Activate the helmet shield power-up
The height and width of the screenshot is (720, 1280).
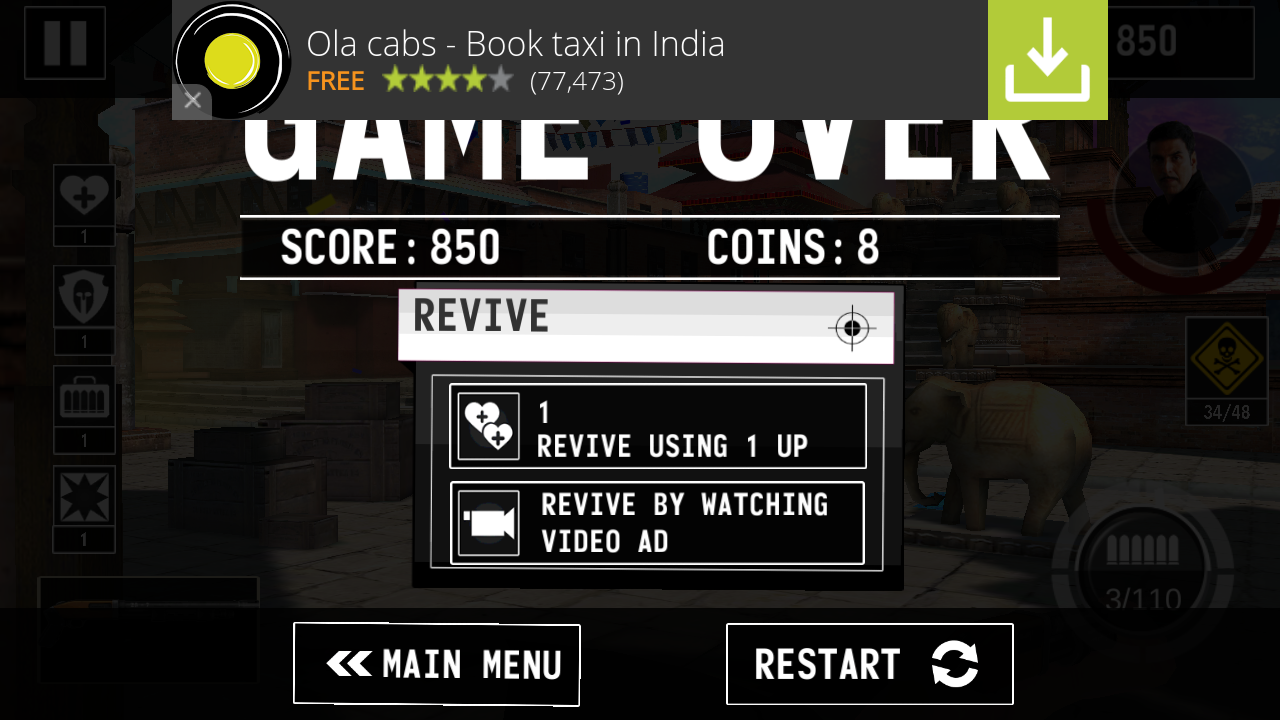[84, 296]
